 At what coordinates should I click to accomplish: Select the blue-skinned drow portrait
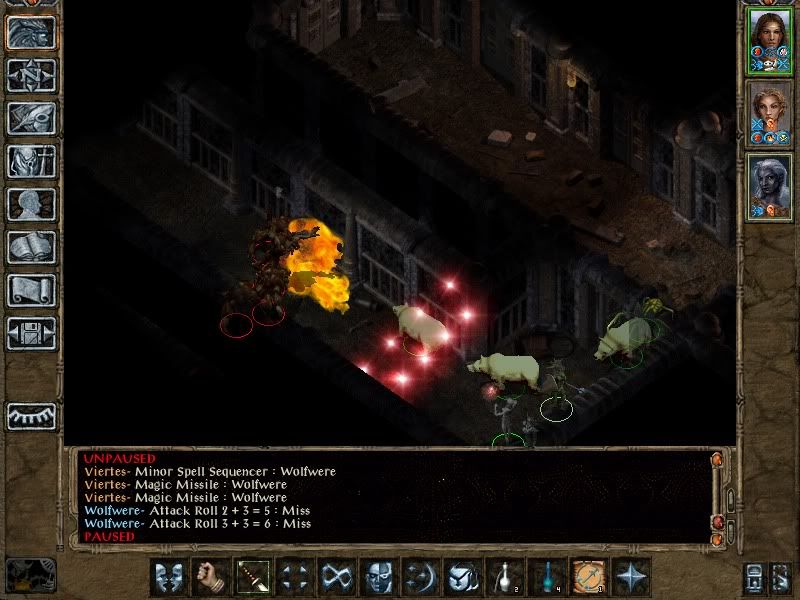(770, 186)
